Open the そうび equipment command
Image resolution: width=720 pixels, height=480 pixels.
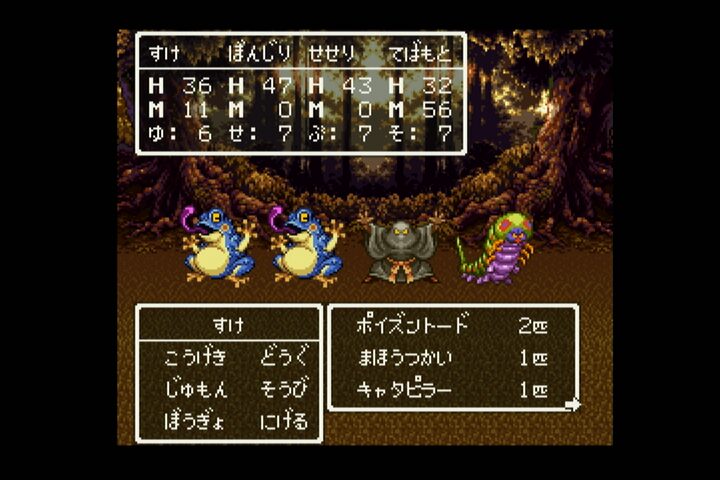(284, 388)
